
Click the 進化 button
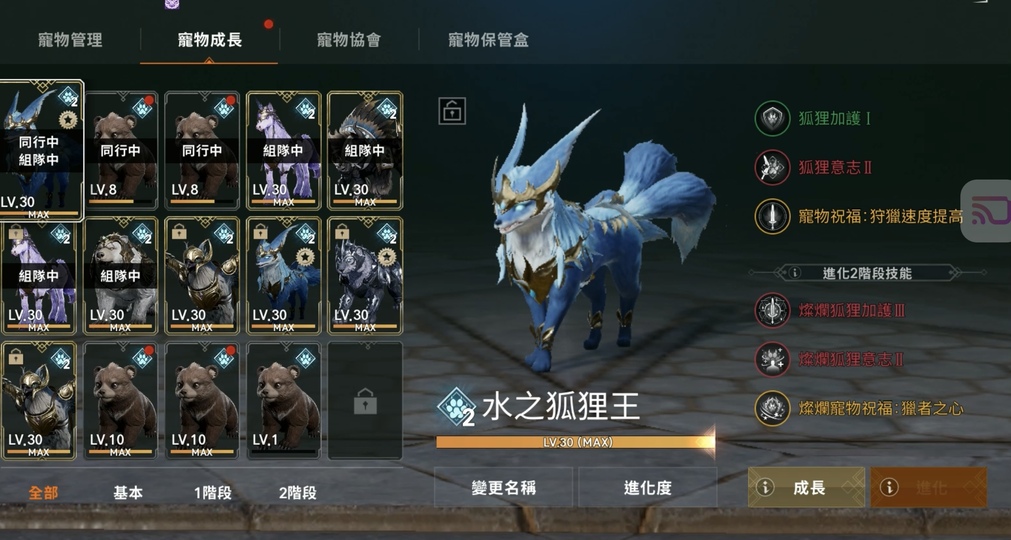point(929,487)
